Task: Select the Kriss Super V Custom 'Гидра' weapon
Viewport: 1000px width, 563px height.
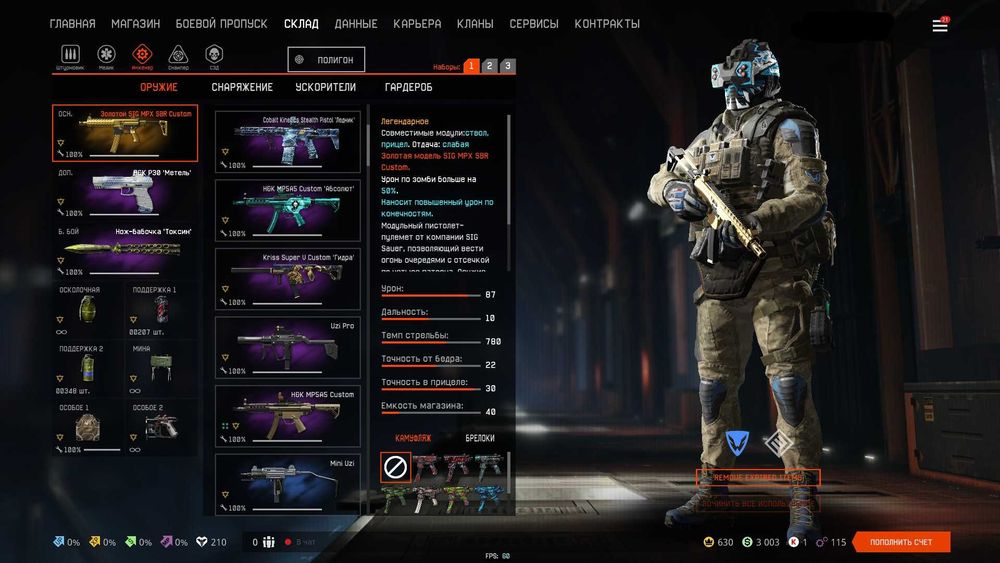Action: (x=288, y=279)
